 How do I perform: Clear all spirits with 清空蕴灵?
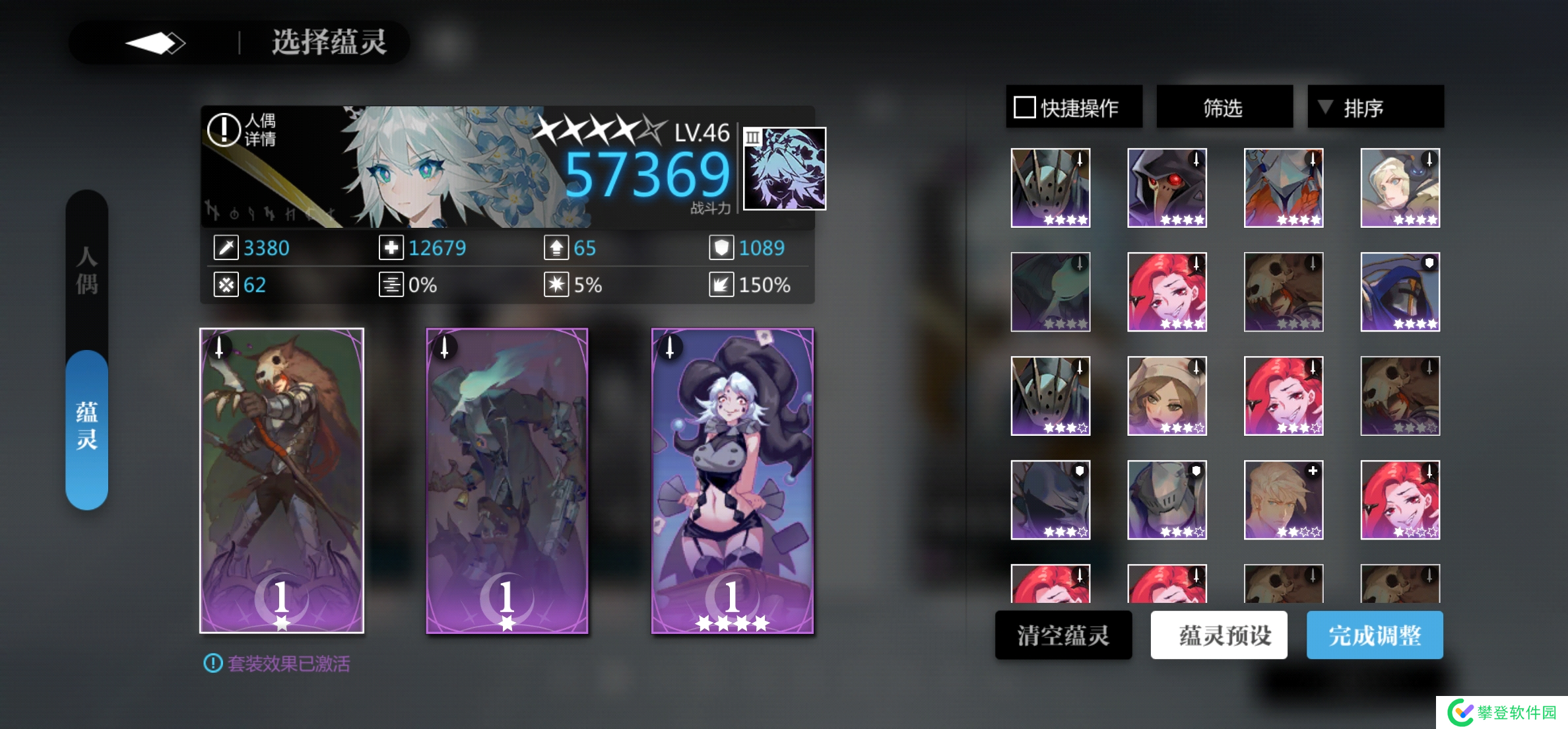pos(1063,635)
